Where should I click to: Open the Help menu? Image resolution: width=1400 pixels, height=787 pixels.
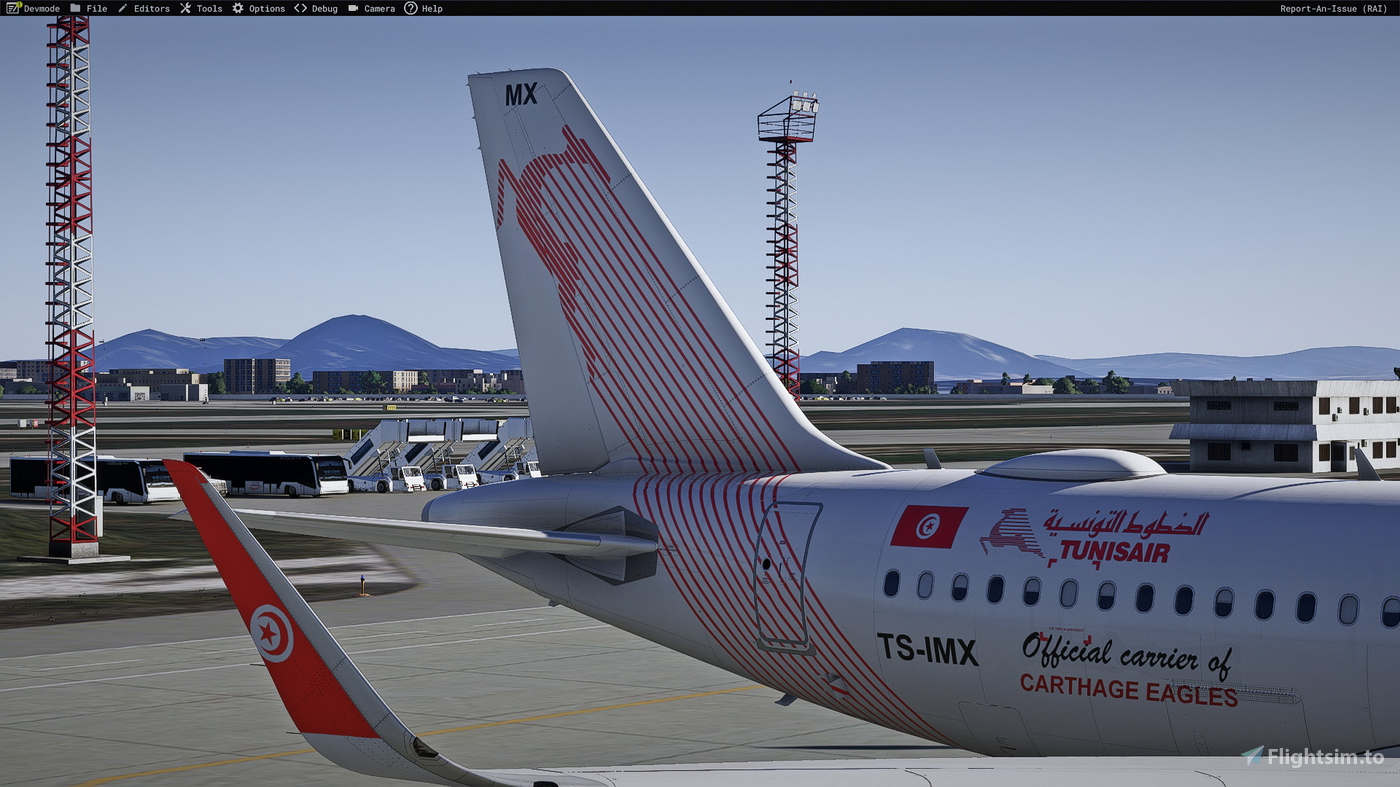[431, 8]
